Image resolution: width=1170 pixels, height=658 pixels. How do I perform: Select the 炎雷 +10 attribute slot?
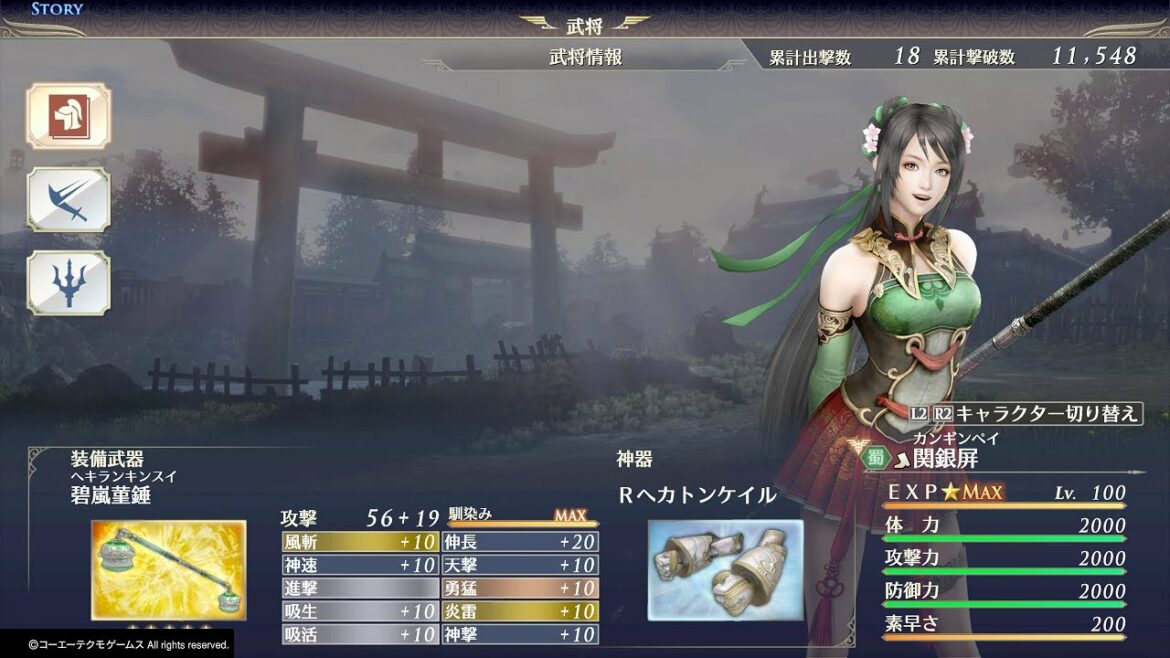[x=520, y=611]
